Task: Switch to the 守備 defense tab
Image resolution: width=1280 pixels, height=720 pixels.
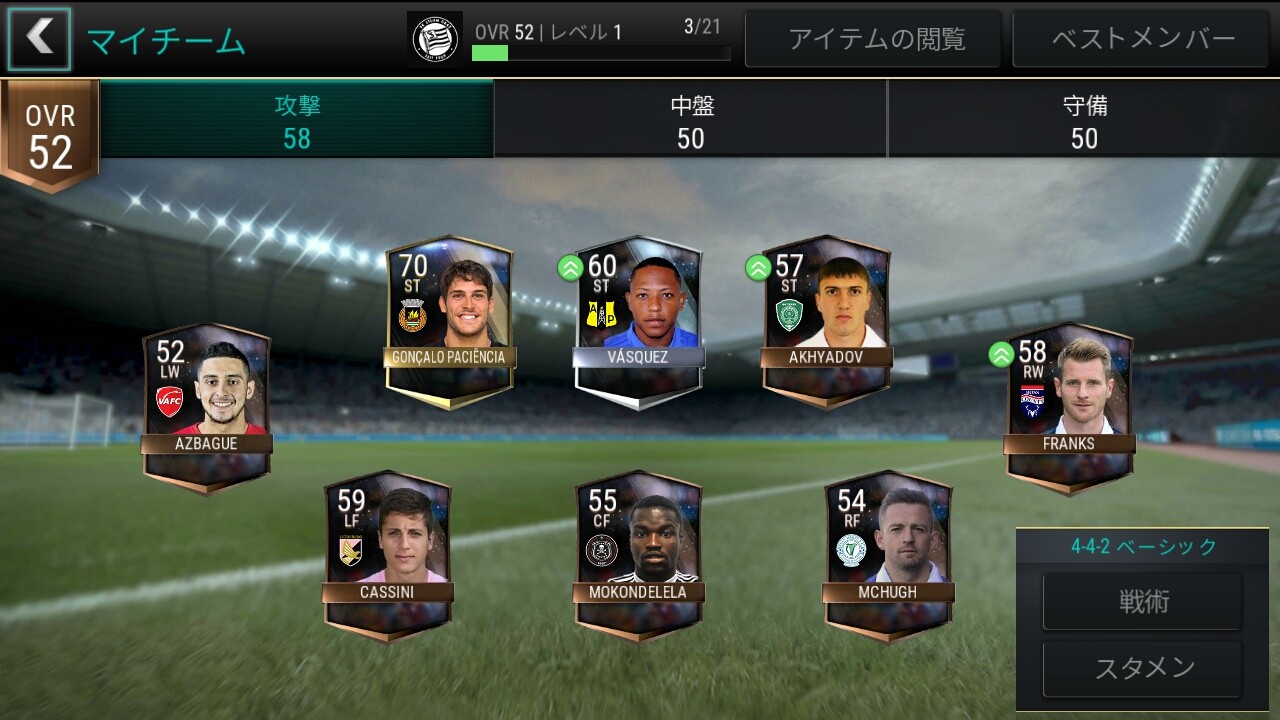Action: tap(1084, 120)
